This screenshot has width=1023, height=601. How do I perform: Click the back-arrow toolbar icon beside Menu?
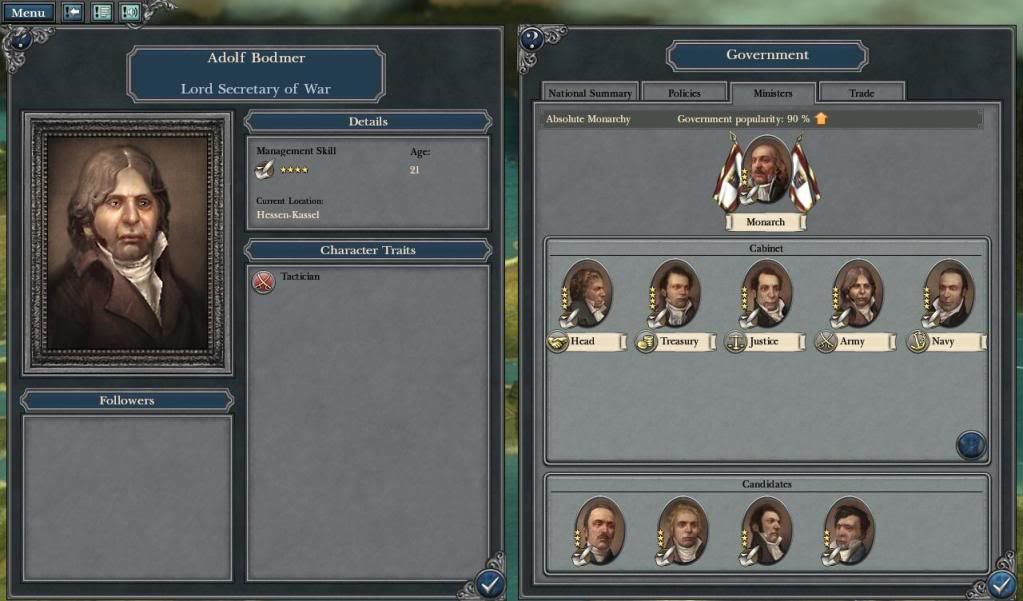tap(73, 13)
